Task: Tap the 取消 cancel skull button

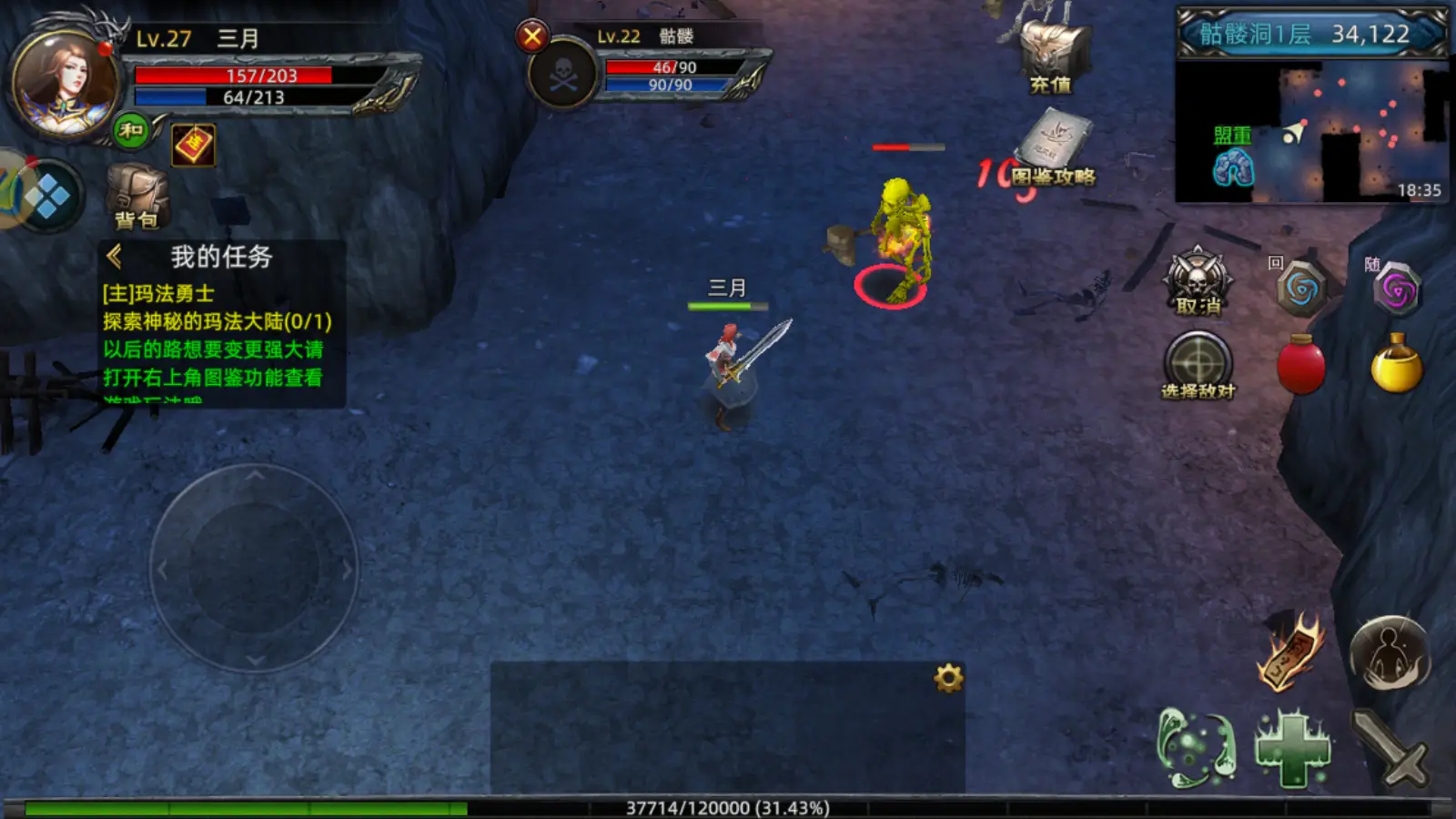Action: [x=1198, y=282]
